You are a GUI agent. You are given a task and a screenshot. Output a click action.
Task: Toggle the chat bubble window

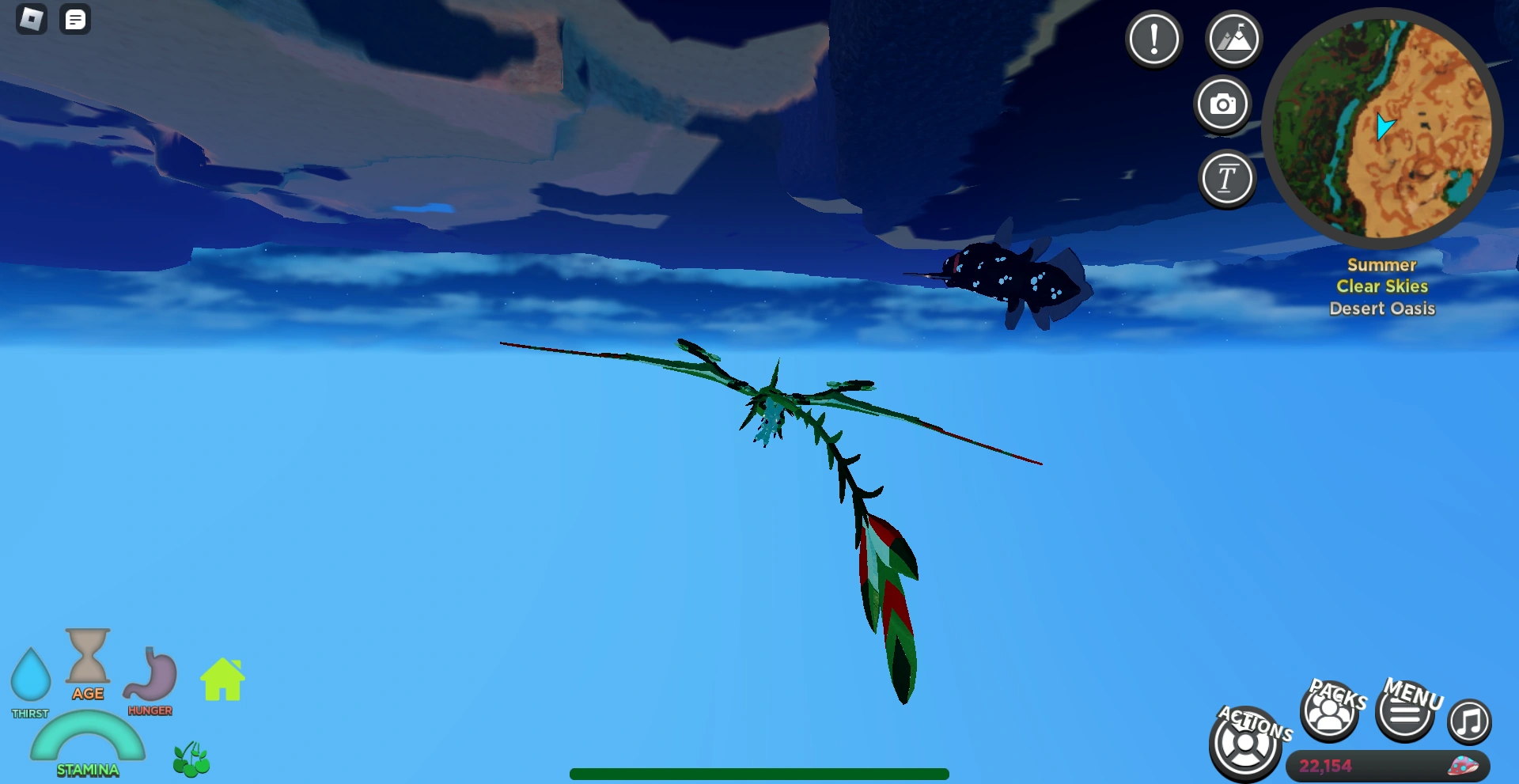click(x=75, y=19)
